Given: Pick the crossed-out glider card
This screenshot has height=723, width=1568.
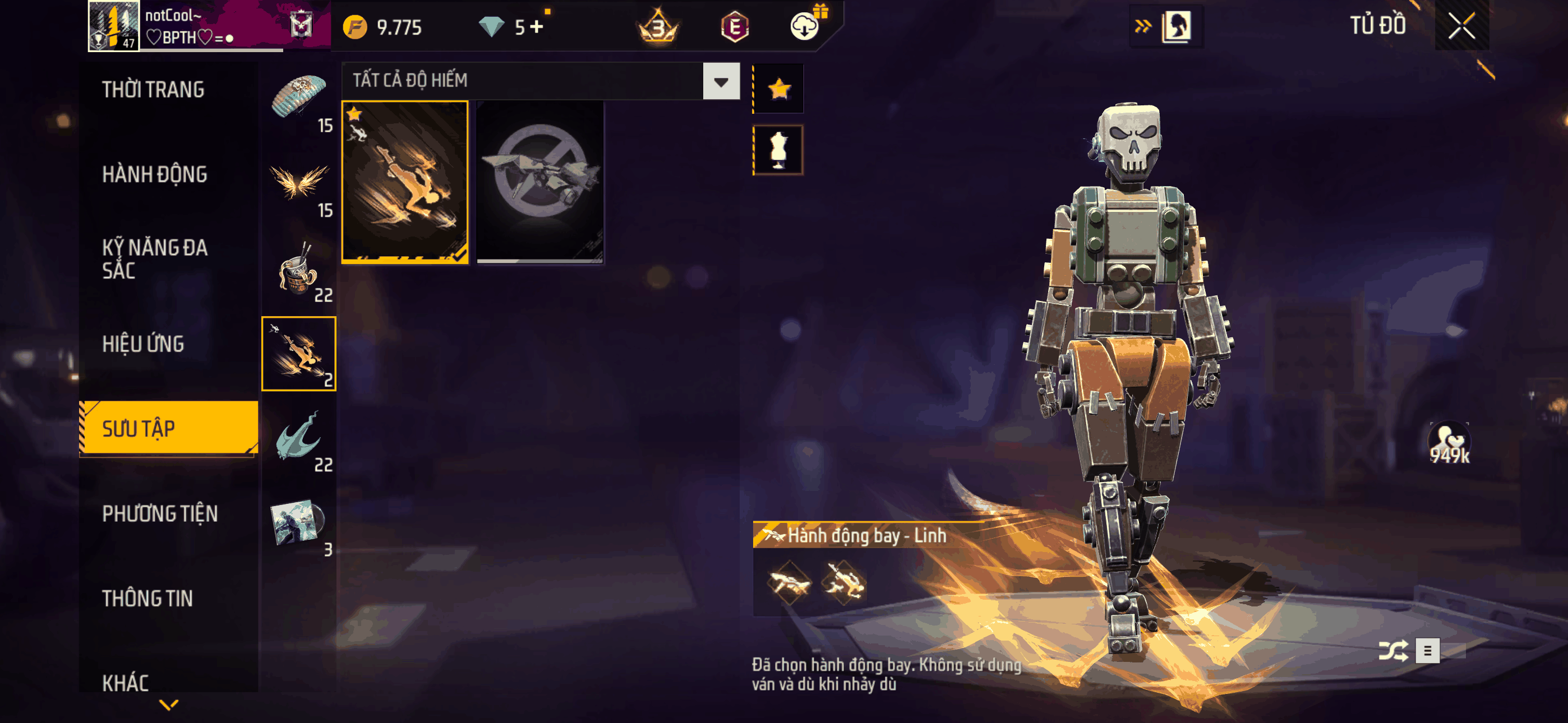Looking at the screenshot, I should click(x=540, y=182).
